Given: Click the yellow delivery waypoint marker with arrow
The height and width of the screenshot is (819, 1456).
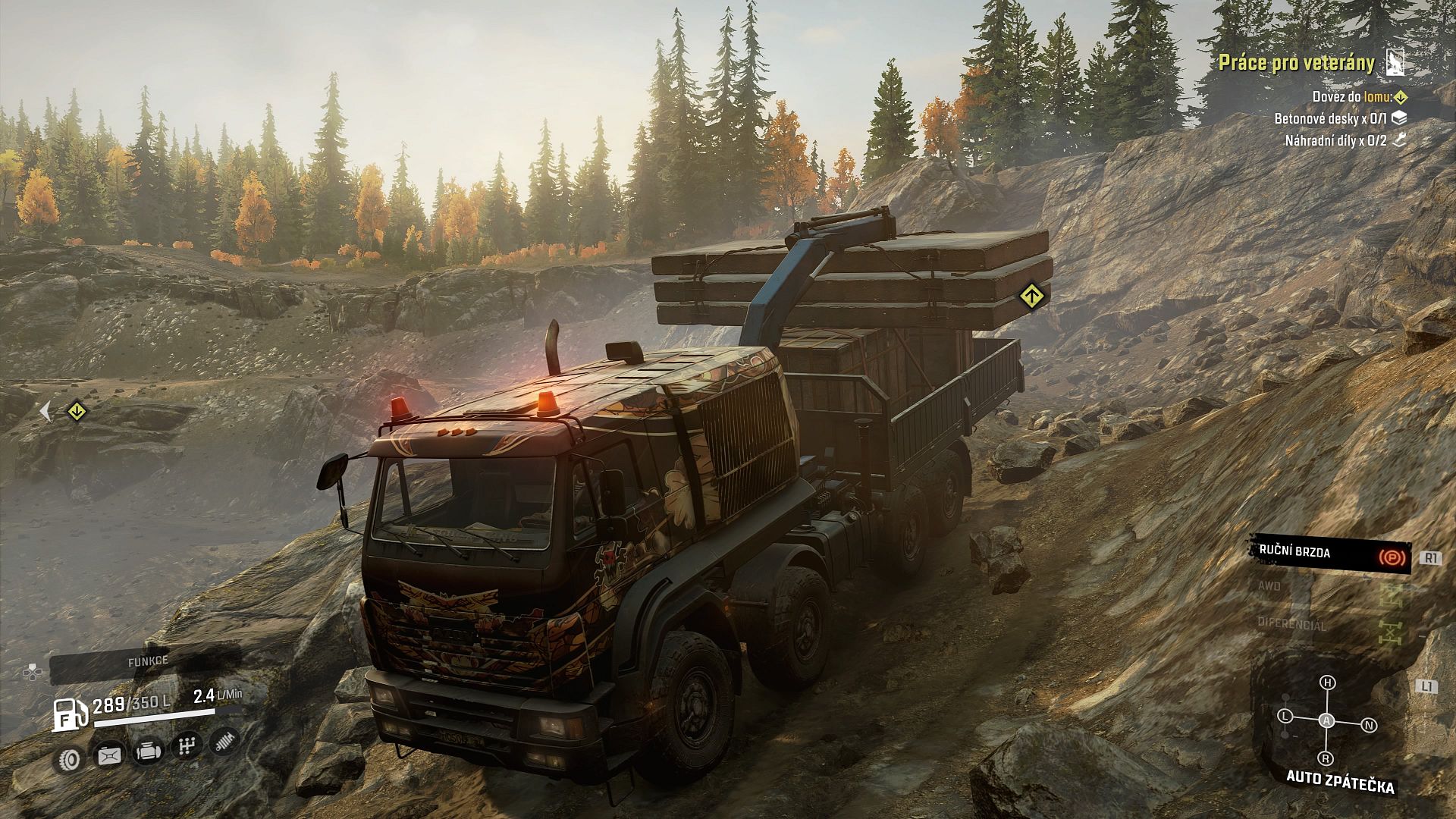Looking at the screenshot, I should coord(76,411).
